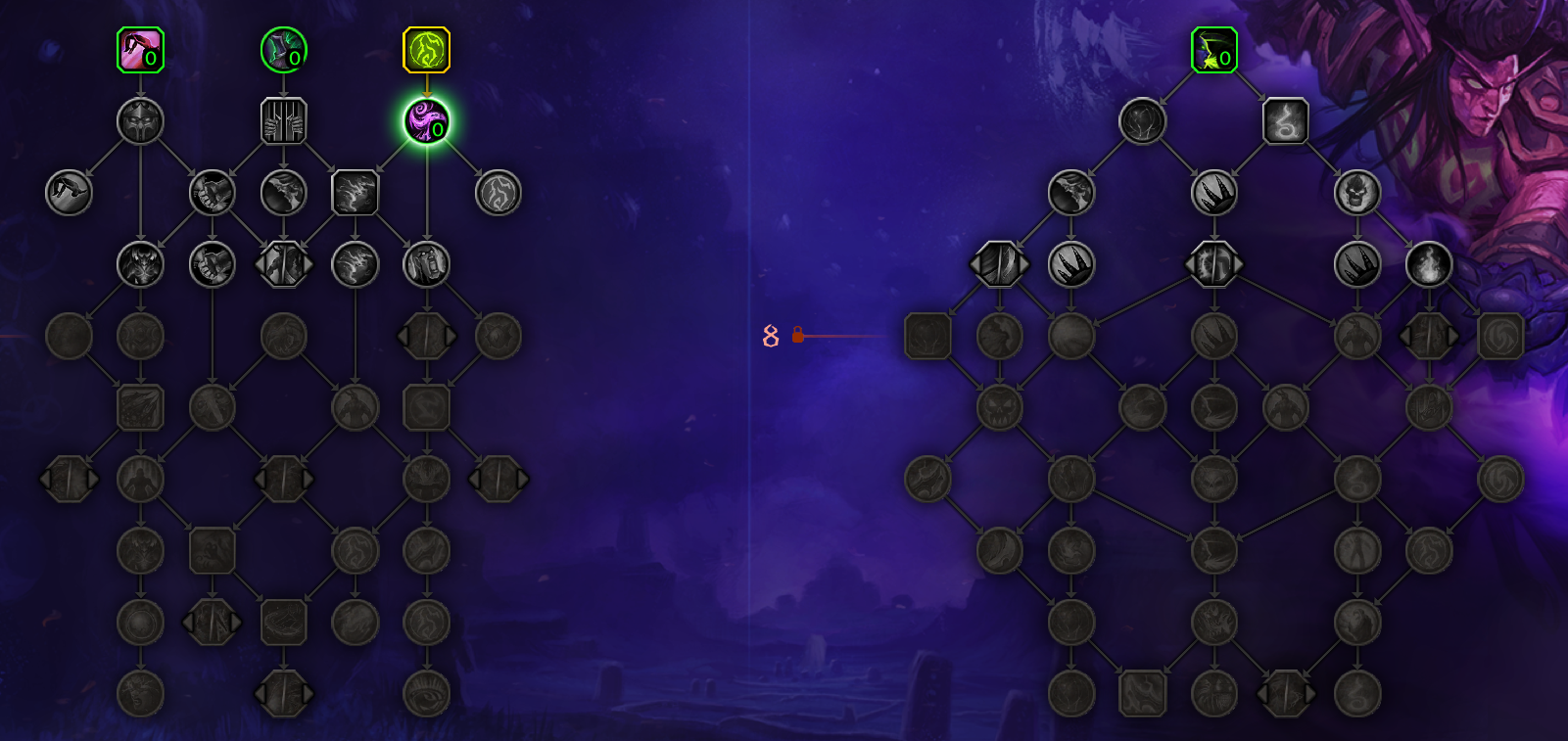Select the glowing purple Chaos Nova talent
The height and width of the screenshot is (741, 1568).
pyautogui.click(x=426, y=122)
